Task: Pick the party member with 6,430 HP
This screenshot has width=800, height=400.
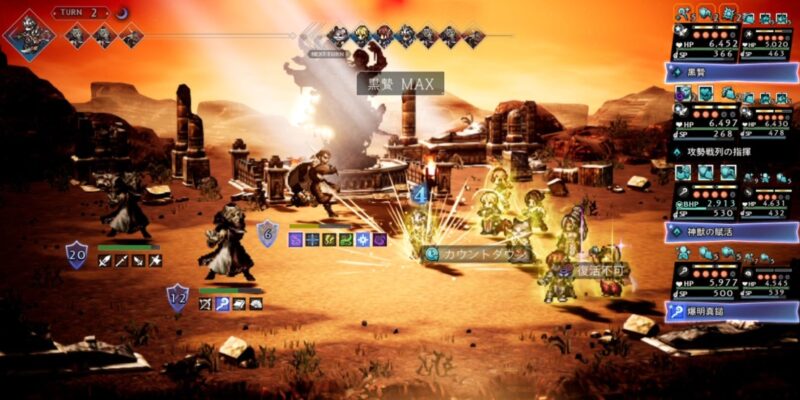Action: [768, 122]
